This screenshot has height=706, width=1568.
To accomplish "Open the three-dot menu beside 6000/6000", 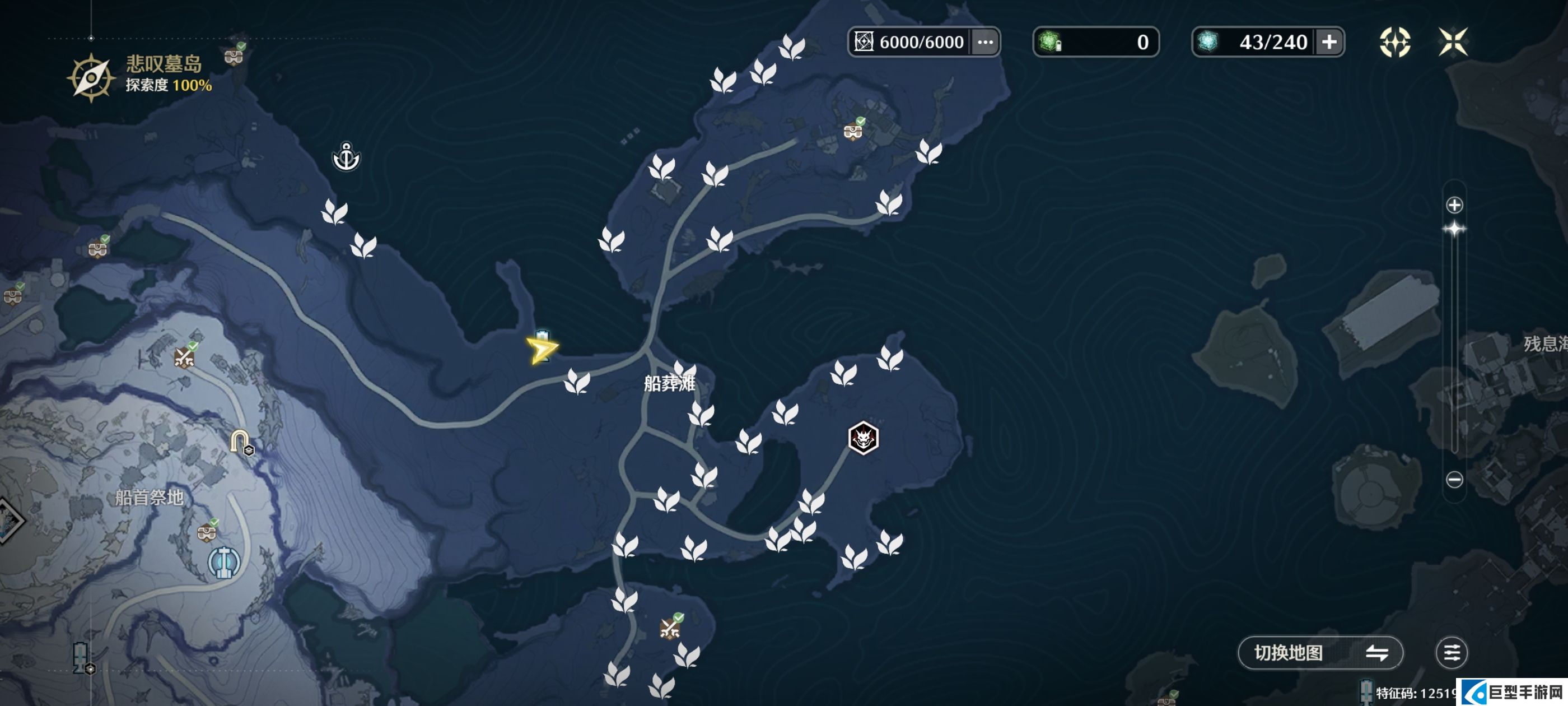I will click(985, 42).
